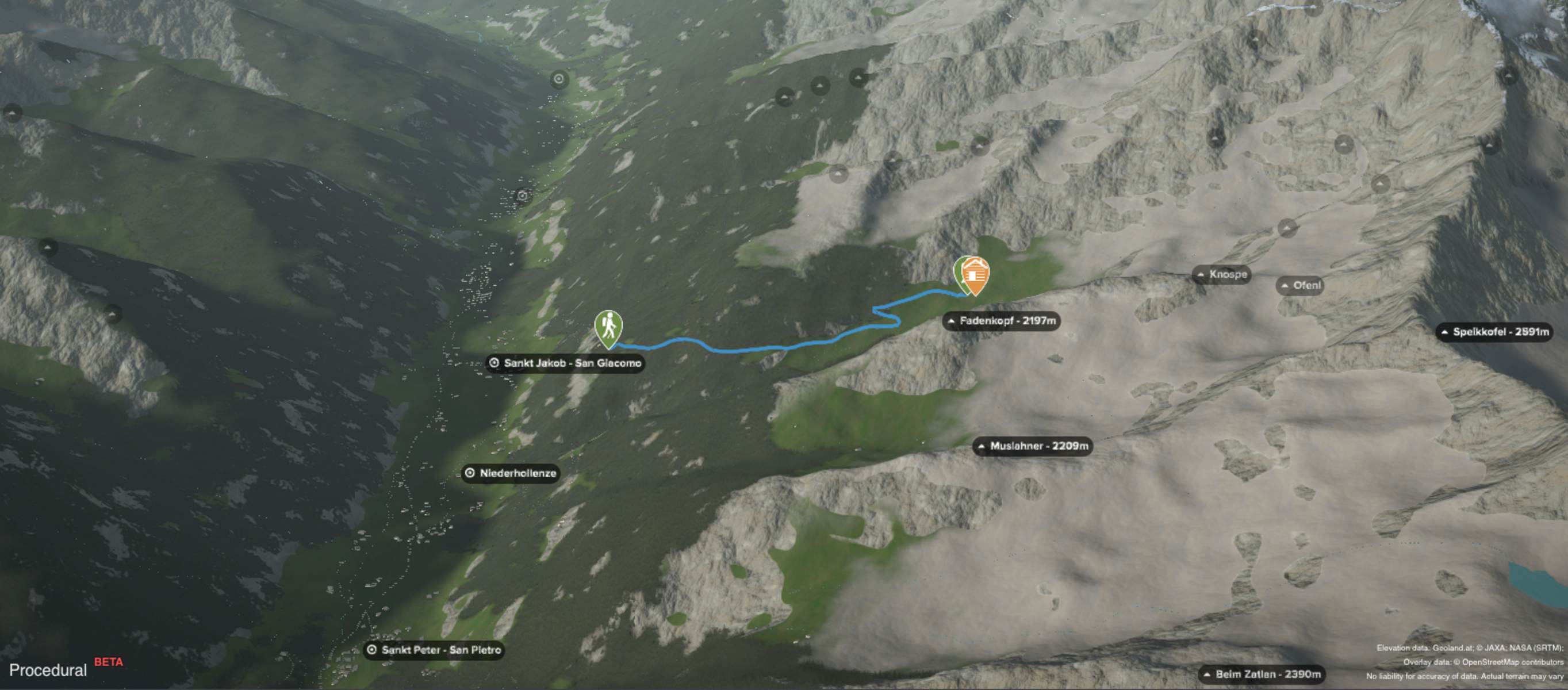Open the Speikkofel - 2591m peak label
Image resolution: width=1568 pixels, height=690 pixels.
1494,332
